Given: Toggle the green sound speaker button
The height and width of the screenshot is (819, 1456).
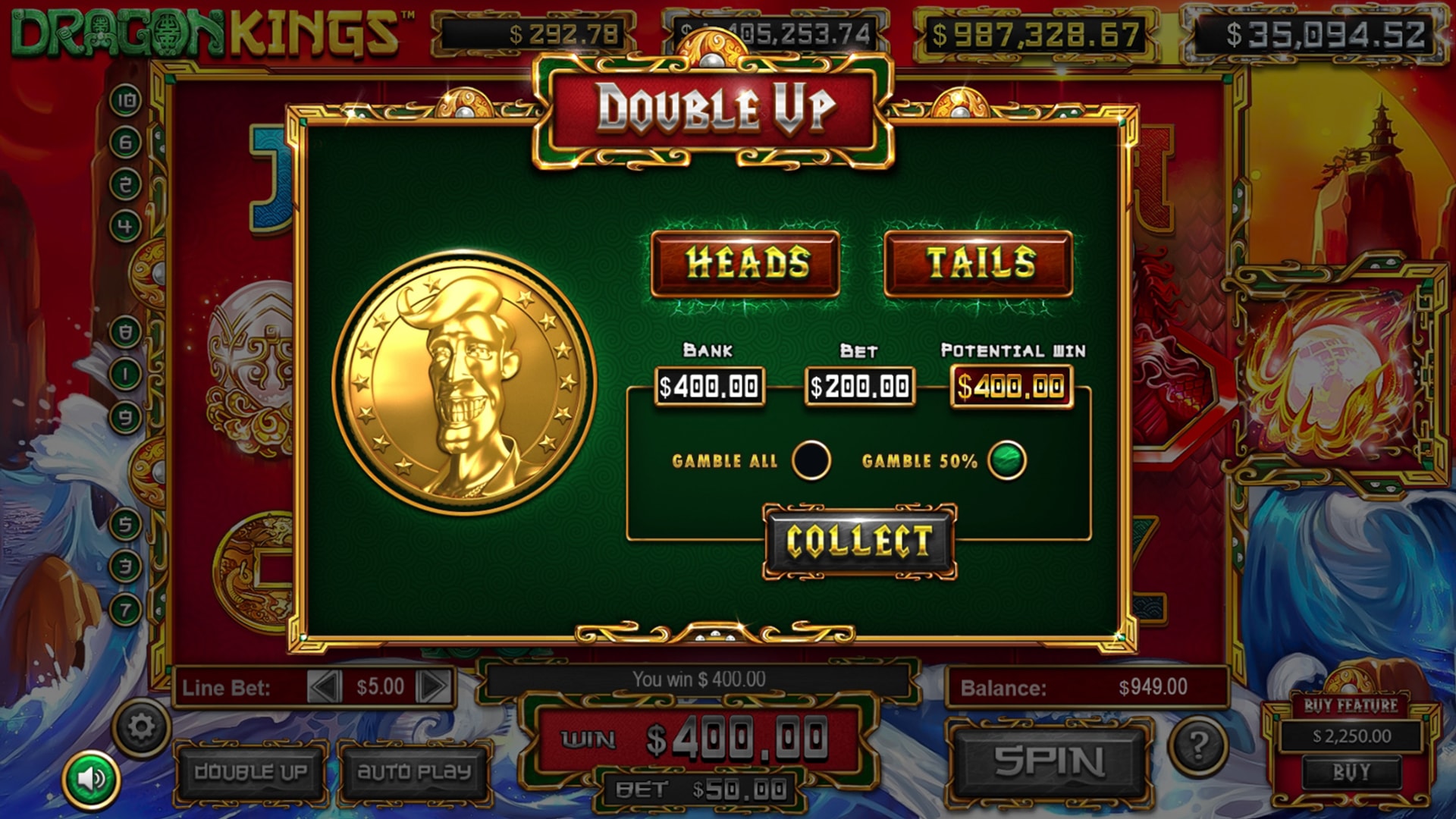Looking at the screenshot, I should 91,779.
